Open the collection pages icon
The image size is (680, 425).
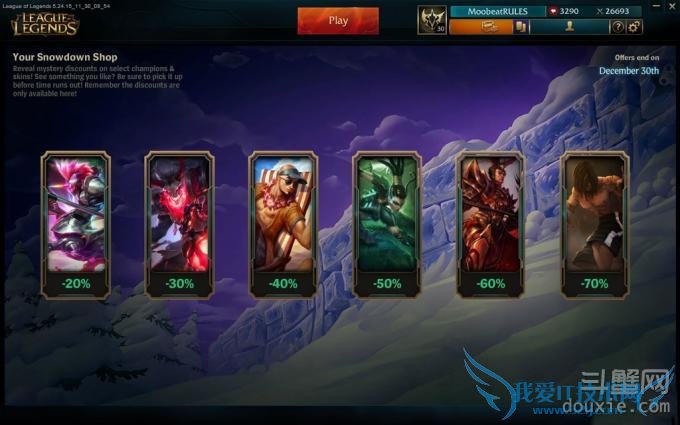tap(521, 27)
